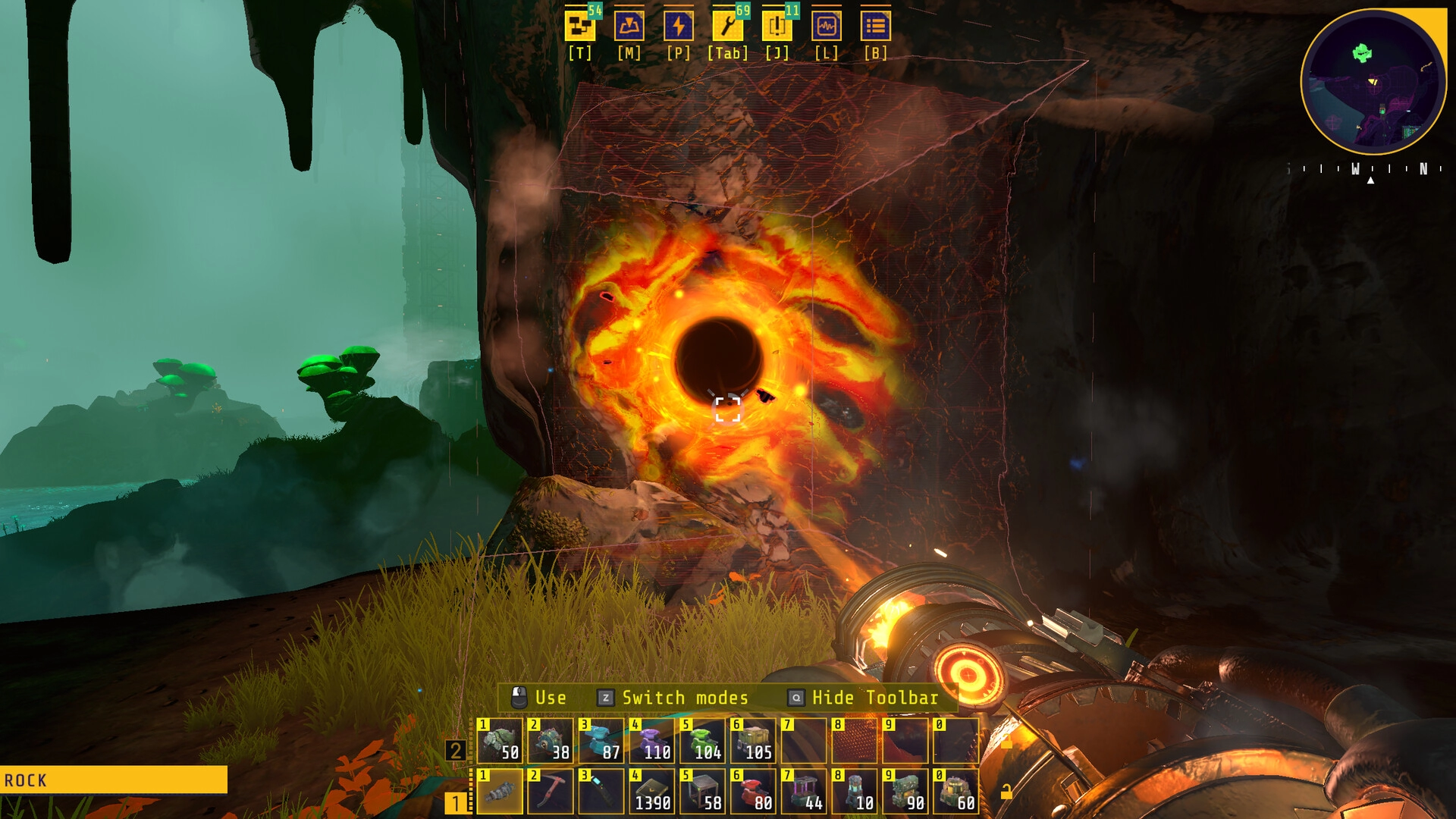Select the highlighted drill tool slot
1456x819 pixels.
click(500, 791)
